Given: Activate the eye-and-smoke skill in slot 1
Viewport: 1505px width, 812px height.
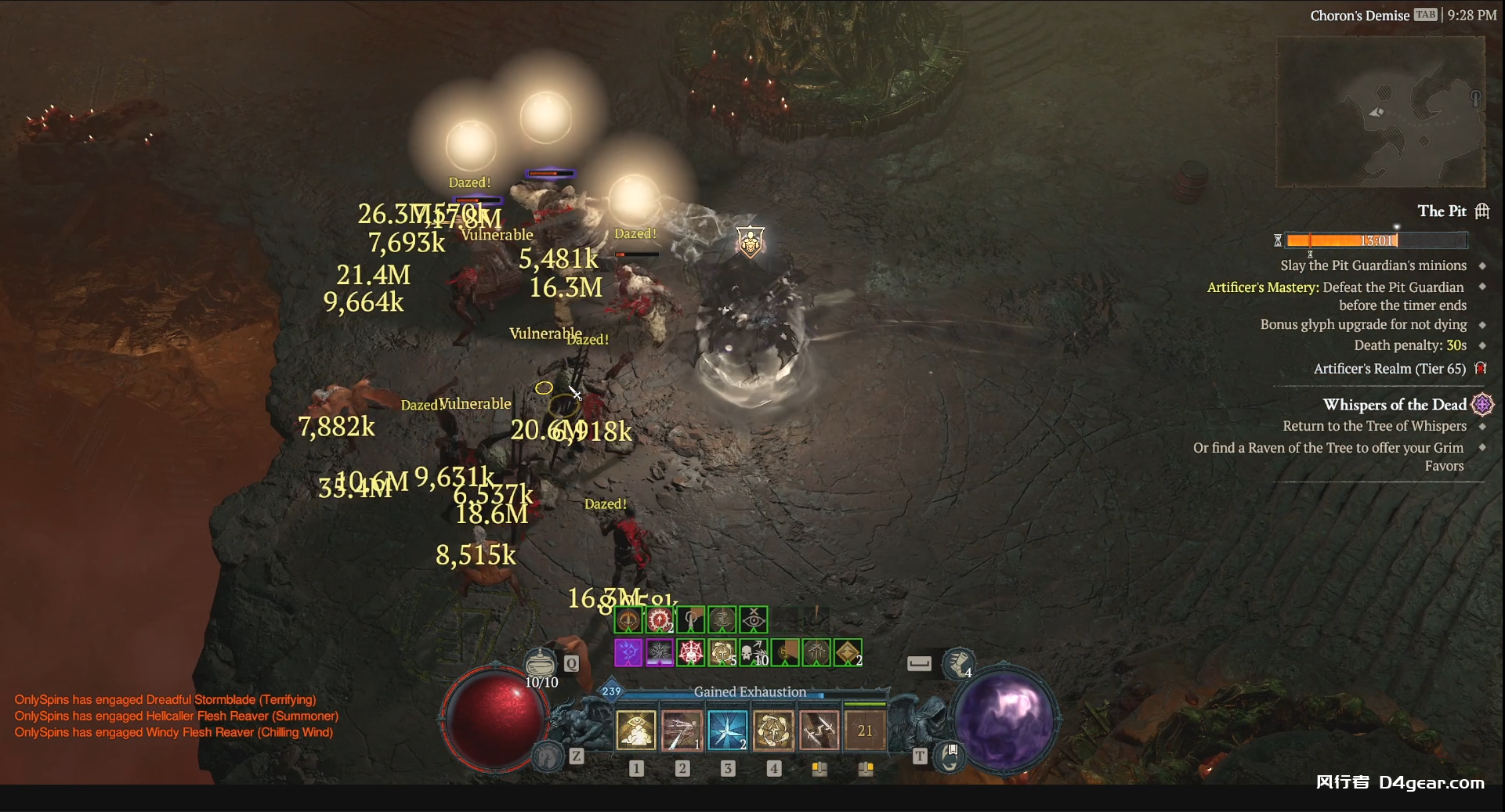Looking at the screenshot, I should click(x=636, y=731).
